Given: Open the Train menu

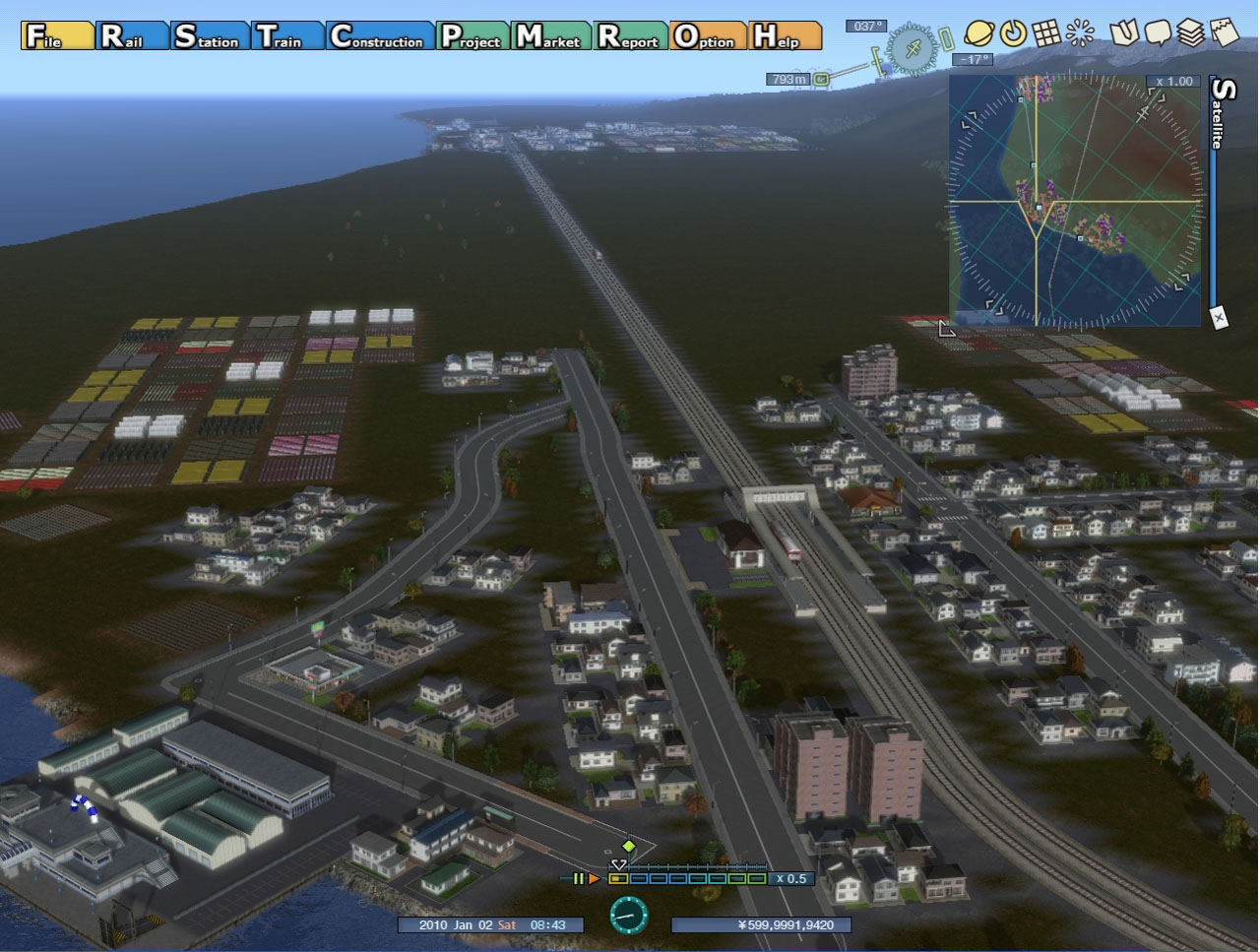Looking at the screenshot, I should coord(286,36).
